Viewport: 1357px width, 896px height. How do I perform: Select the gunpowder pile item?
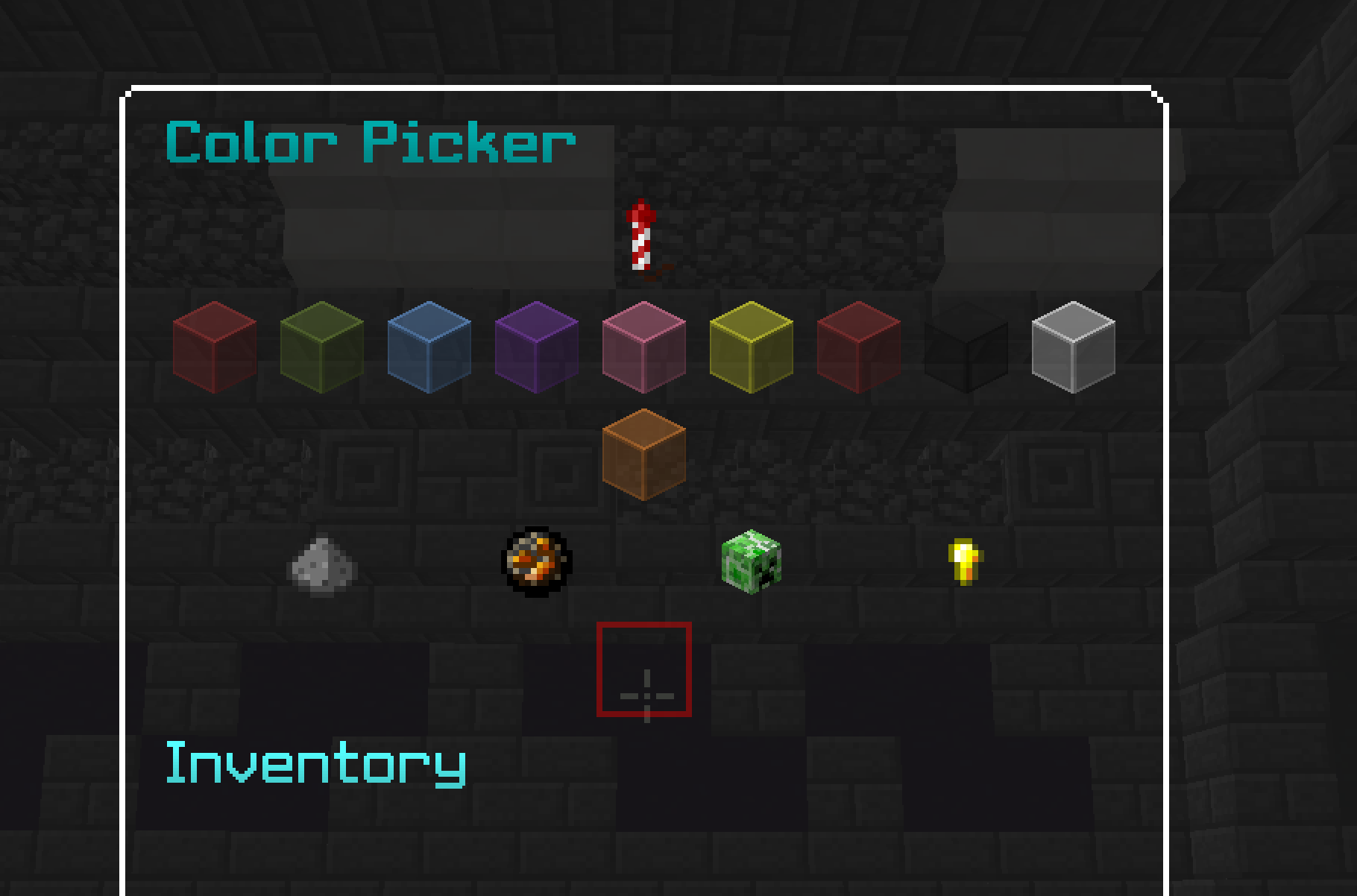[x=322, y=568]
